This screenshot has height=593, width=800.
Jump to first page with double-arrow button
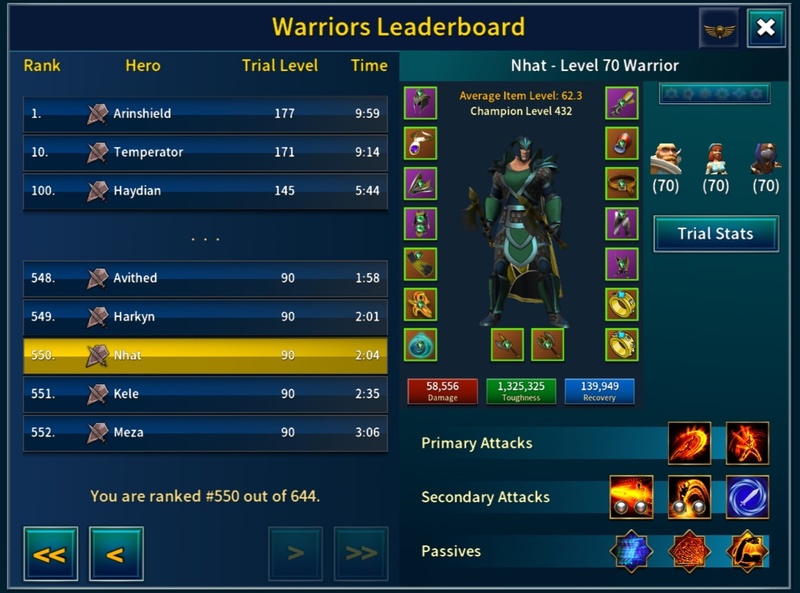50,554
